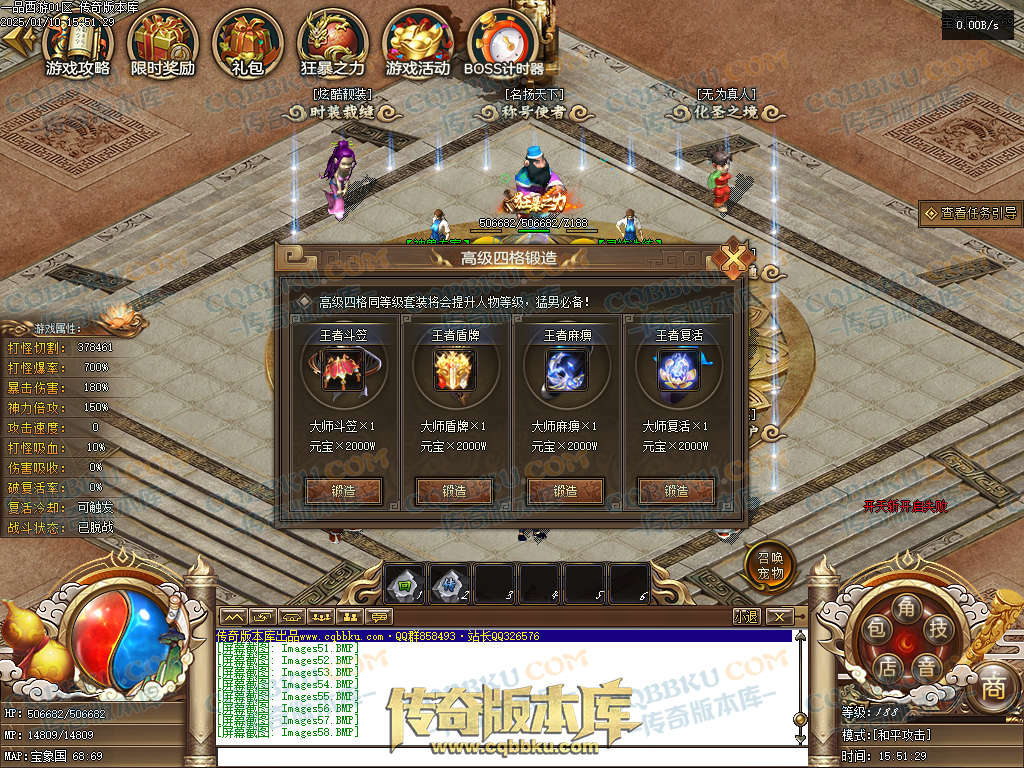This screenshot has width=1024, height=768.
Task: Open the 游戏攻略 game guide
Action: 78,43
